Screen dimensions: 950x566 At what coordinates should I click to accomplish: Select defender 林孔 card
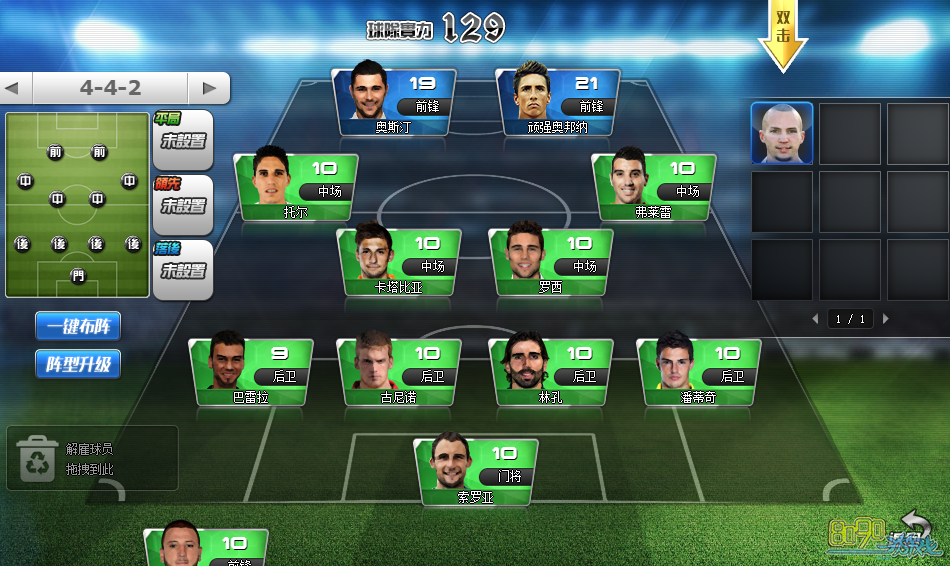click(x=550, y=372)
